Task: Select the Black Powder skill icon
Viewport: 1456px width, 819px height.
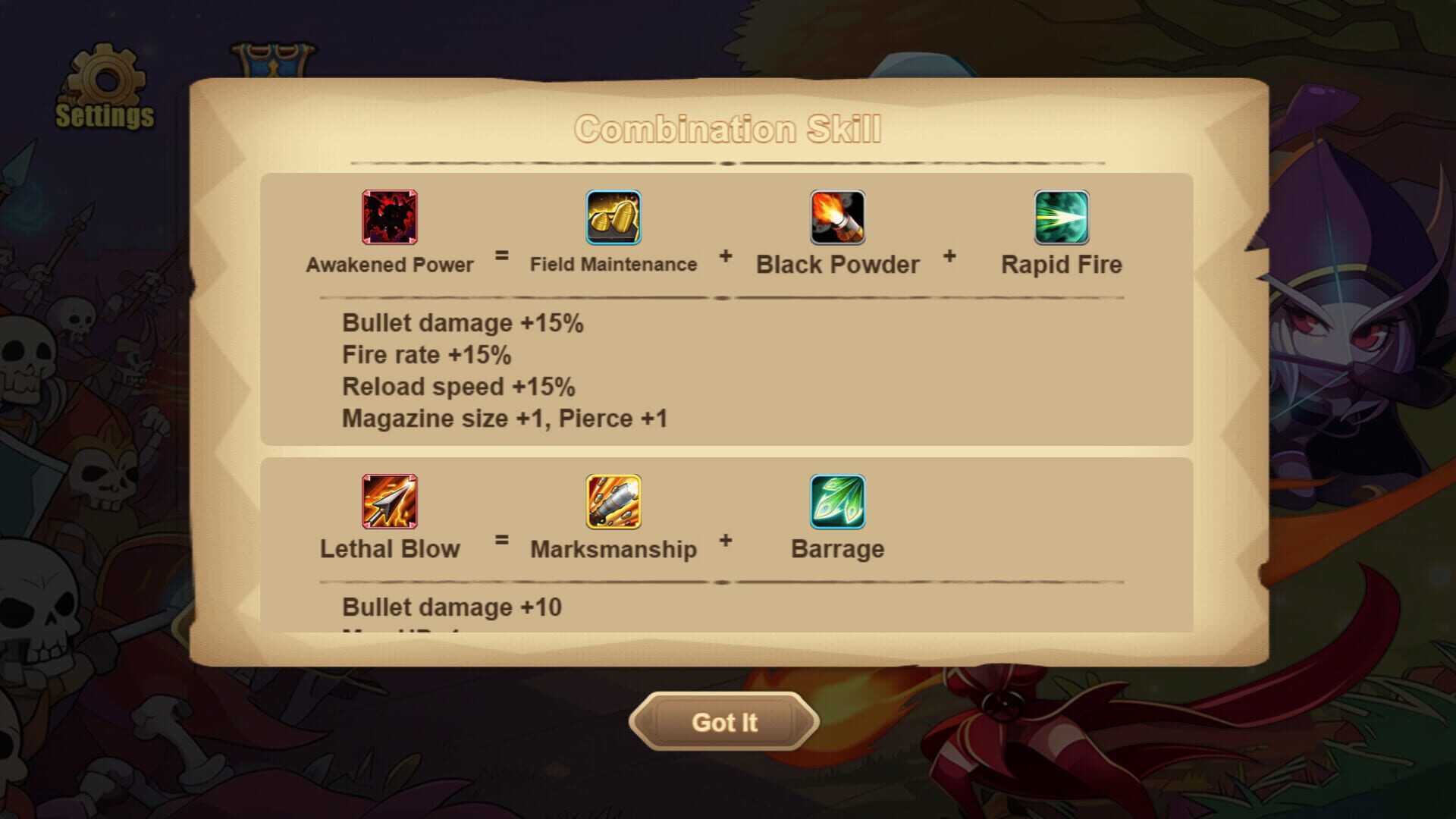Action: [x=836, y=218]
